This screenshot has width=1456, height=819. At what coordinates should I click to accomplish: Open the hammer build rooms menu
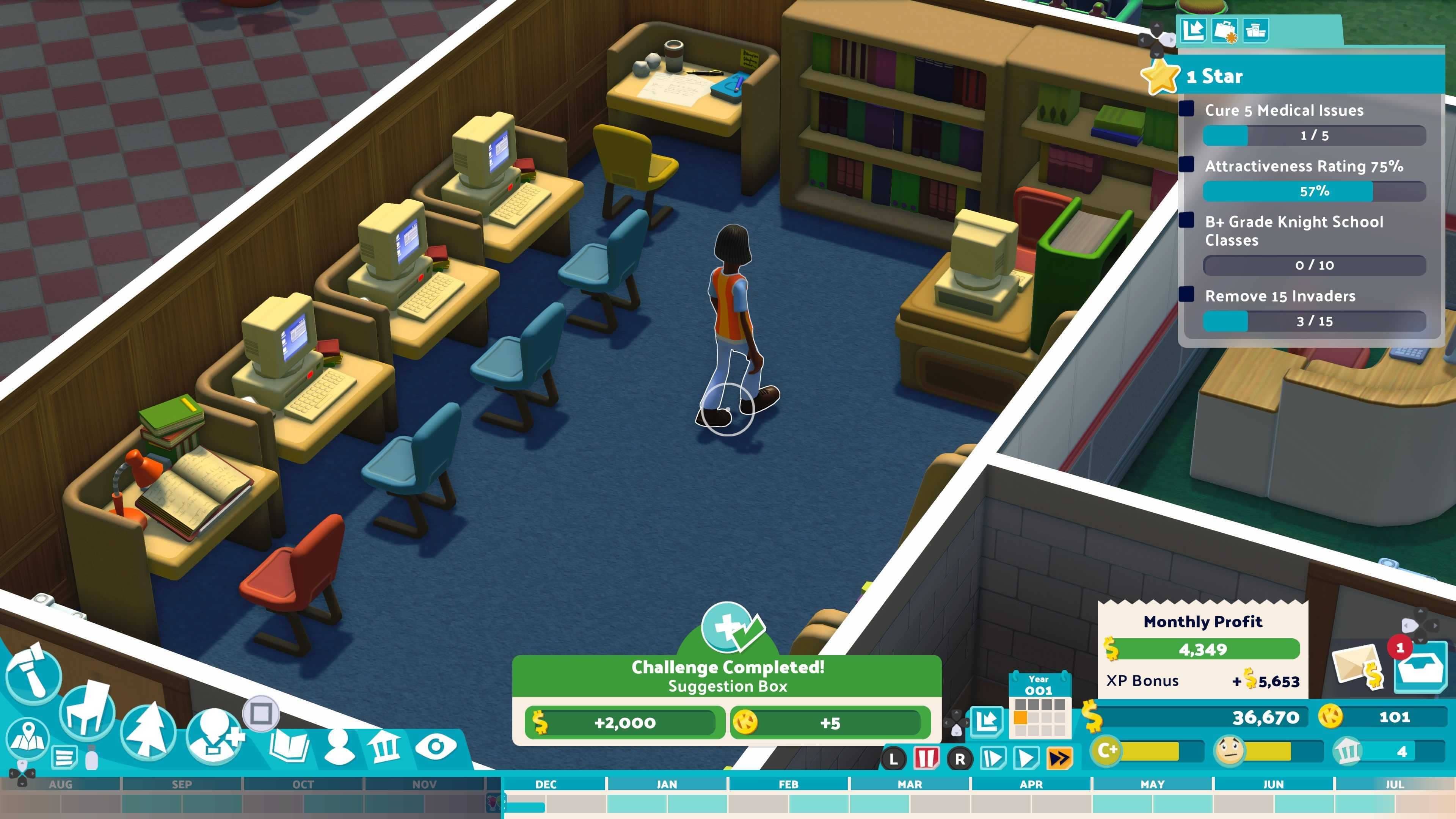pyautogui.click(x=33, y=674)
